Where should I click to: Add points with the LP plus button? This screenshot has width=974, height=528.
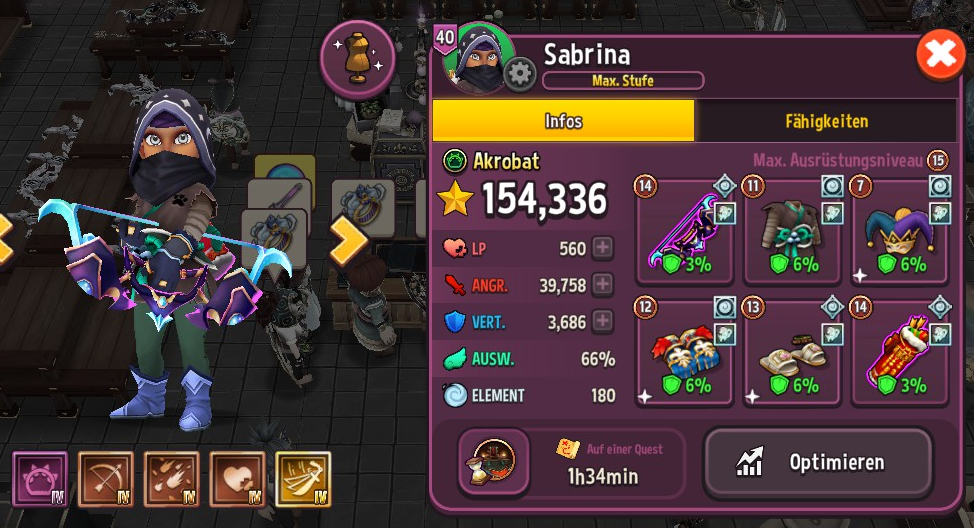point(602,249)
